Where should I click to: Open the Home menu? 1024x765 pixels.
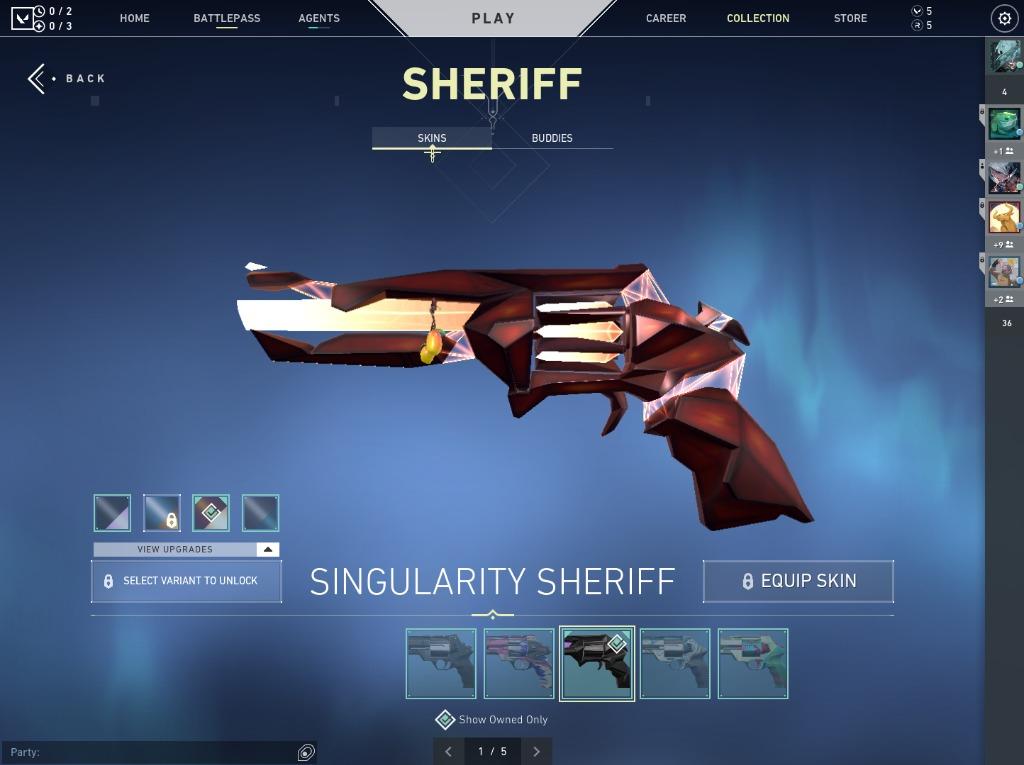pos(134,18)
